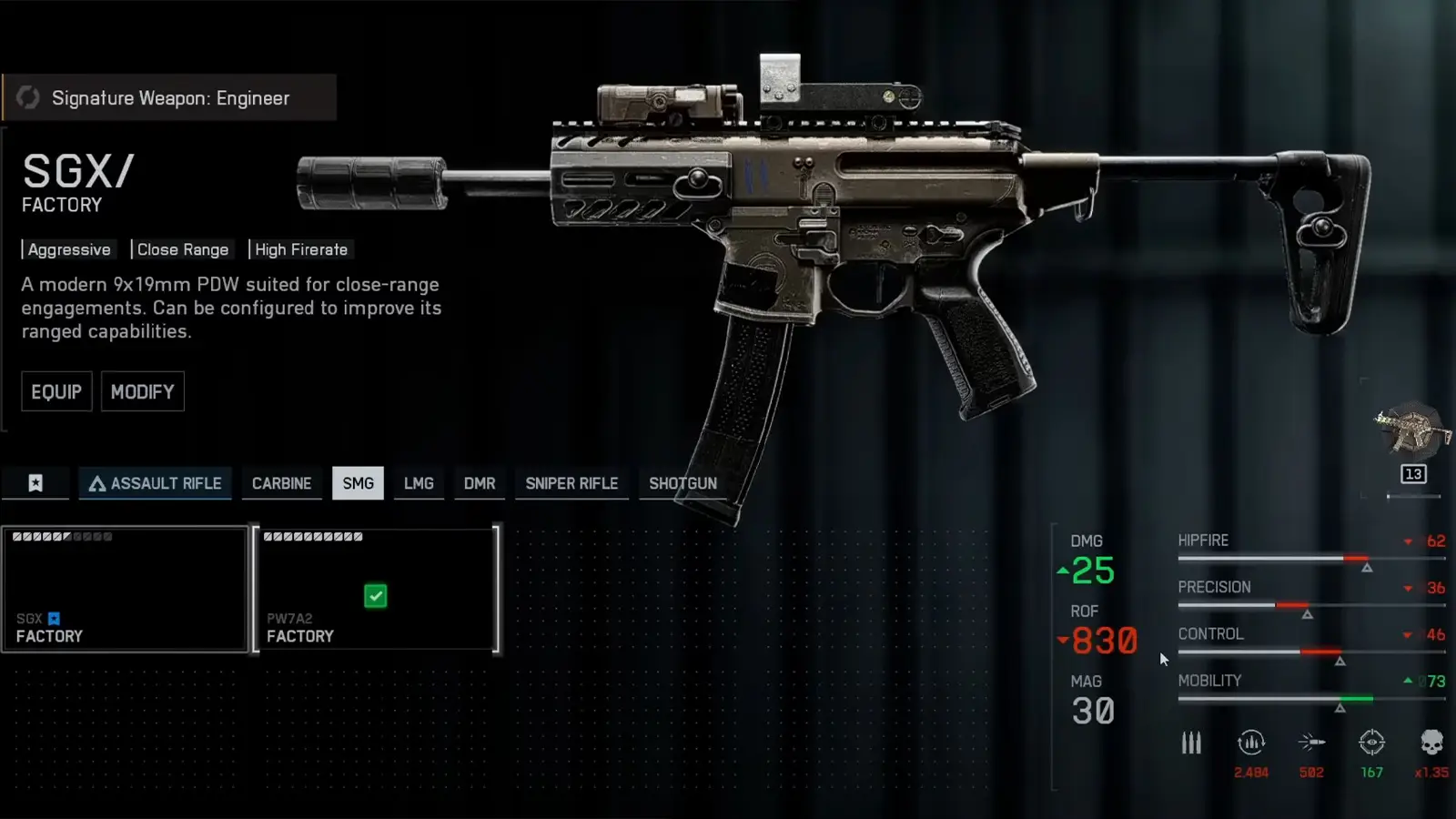
Task: Open the favorites star weapon filter tab
Action: [35, 483]
